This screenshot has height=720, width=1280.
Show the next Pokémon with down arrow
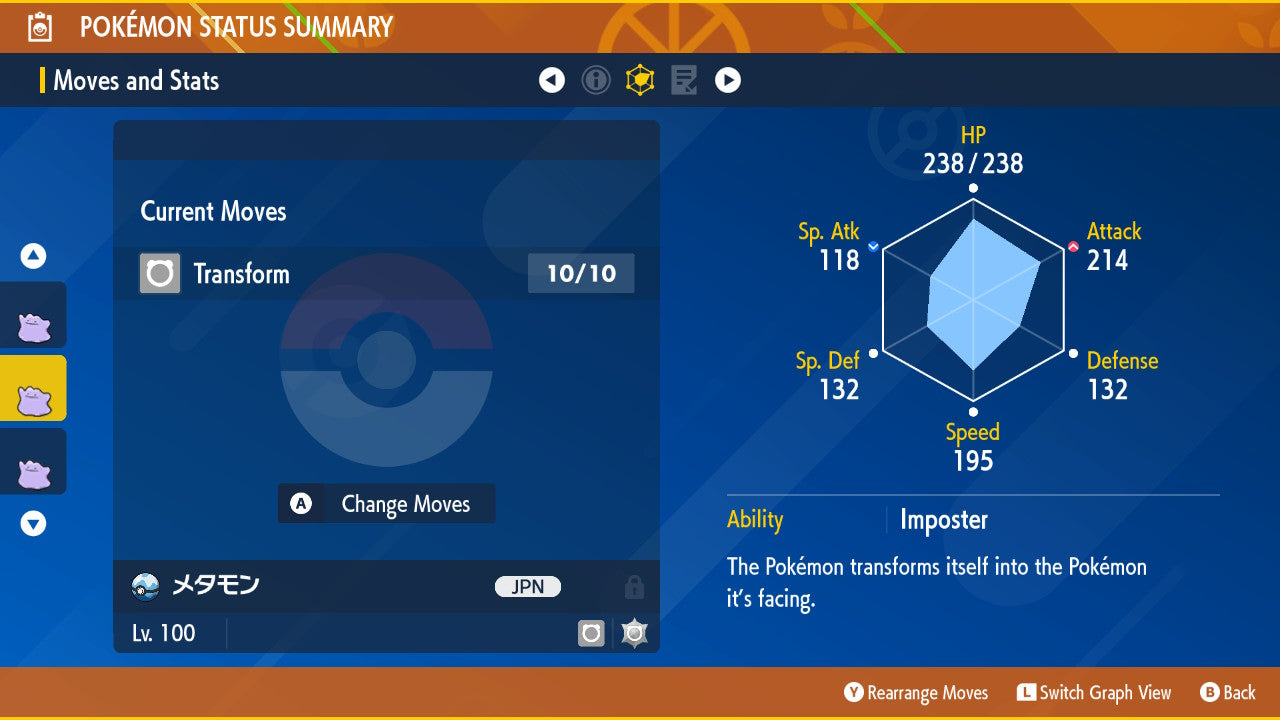[x=33, y=523]
